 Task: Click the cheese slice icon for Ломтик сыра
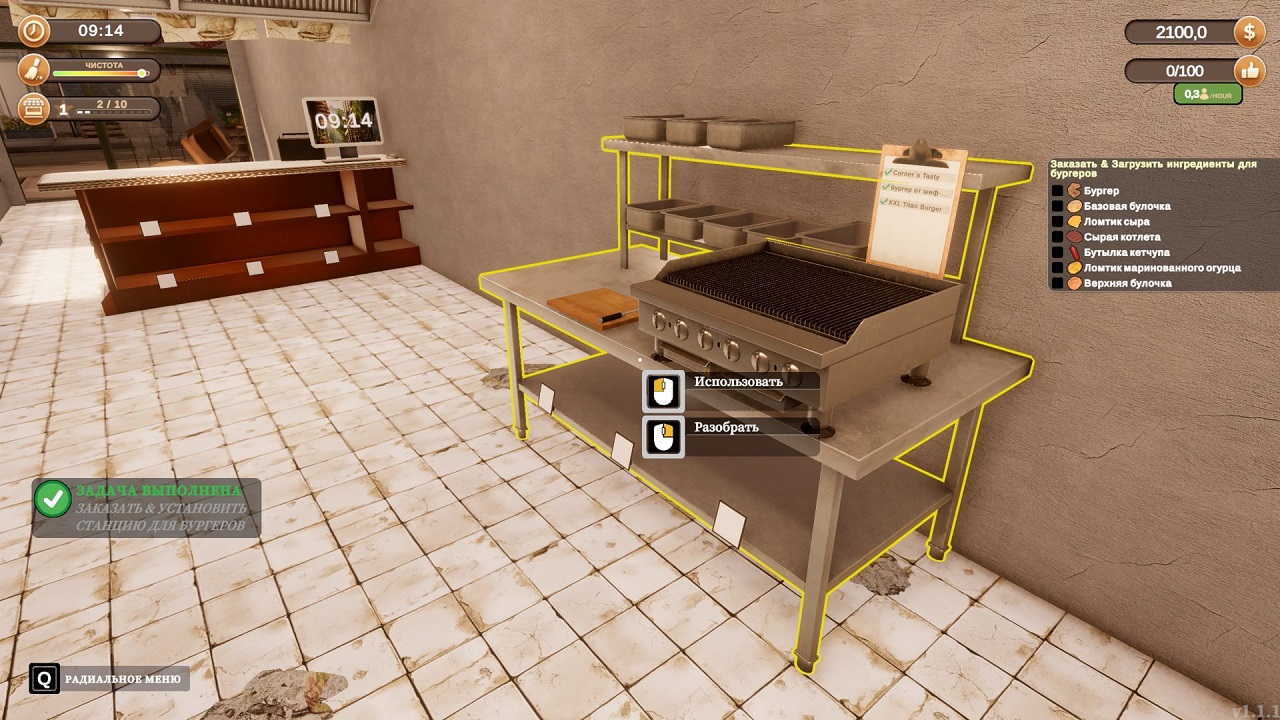1074,221
